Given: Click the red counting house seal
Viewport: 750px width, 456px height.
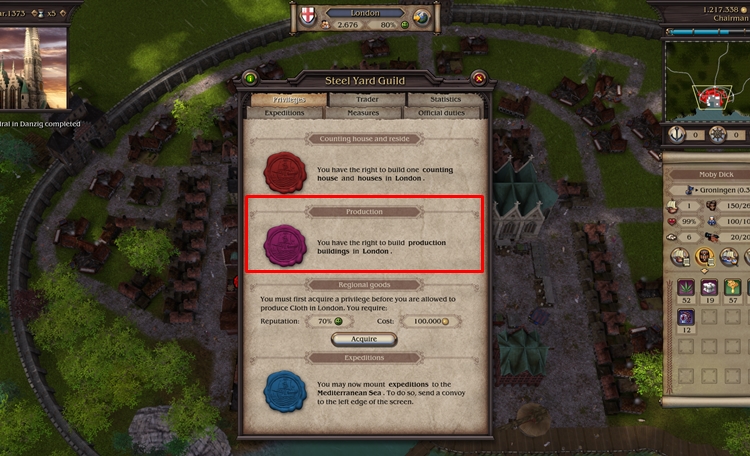Looking at the screenshot, I should 284,171.
